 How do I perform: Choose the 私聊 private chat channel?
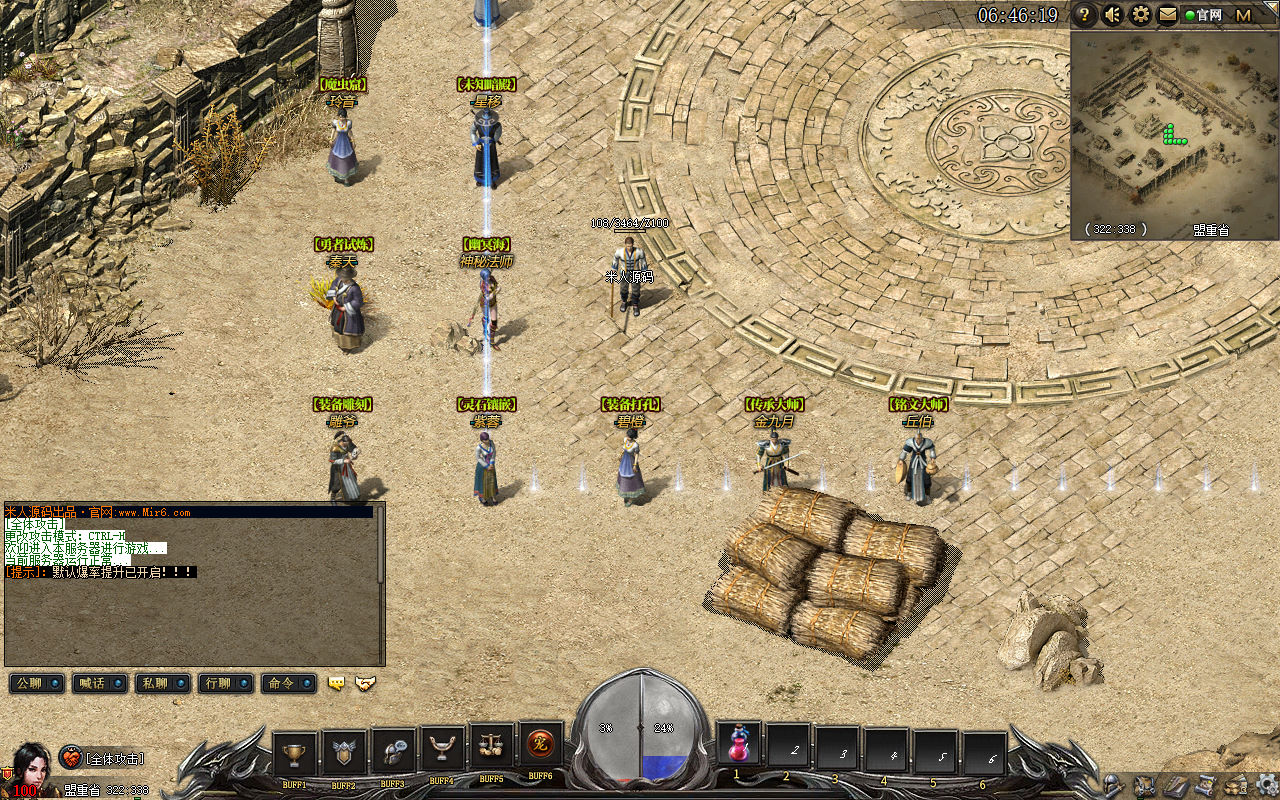click(162, 683)
